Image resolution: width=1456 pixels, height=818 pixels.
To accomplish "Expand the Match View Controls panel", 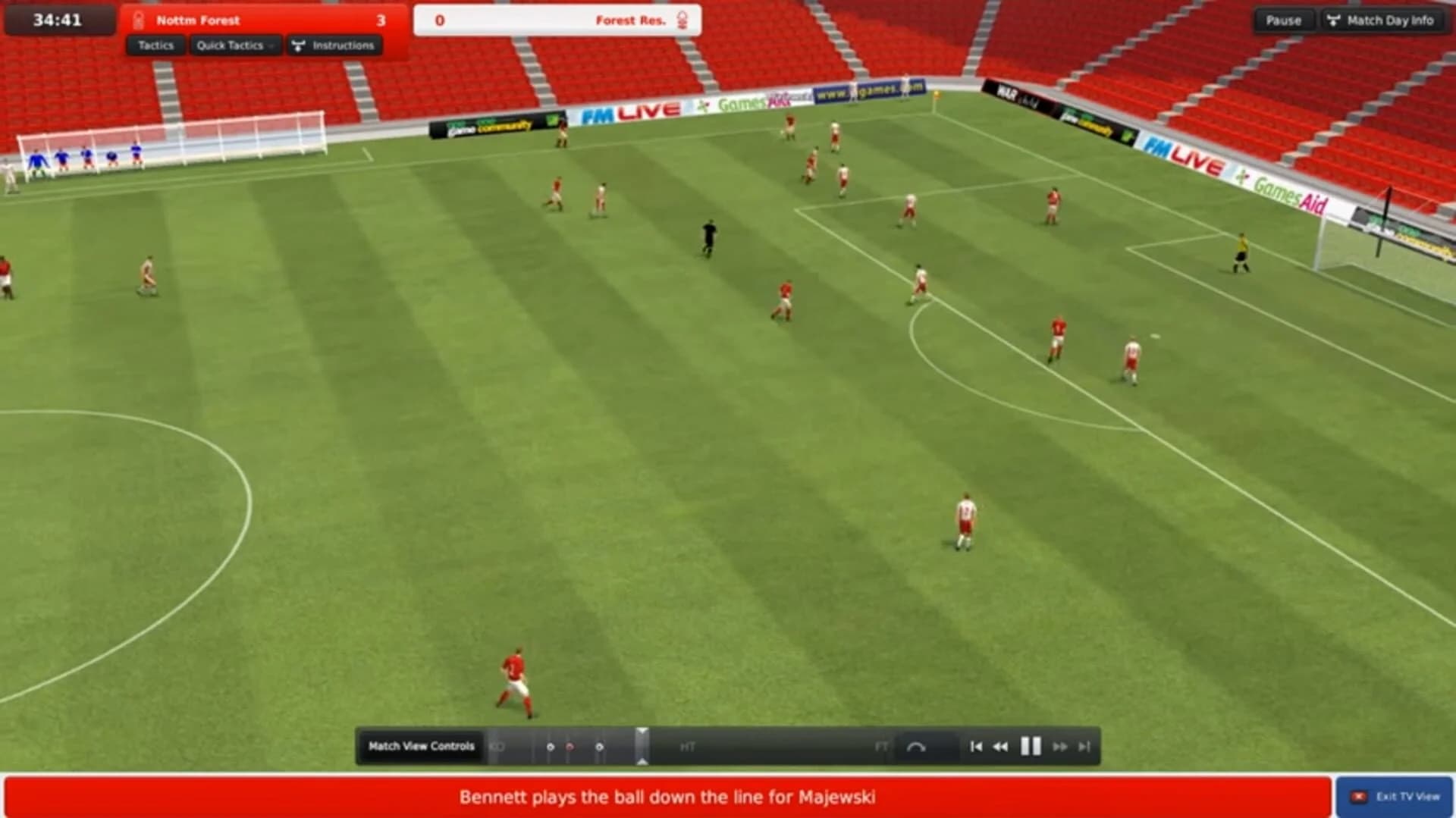I will tap(422, 746).
